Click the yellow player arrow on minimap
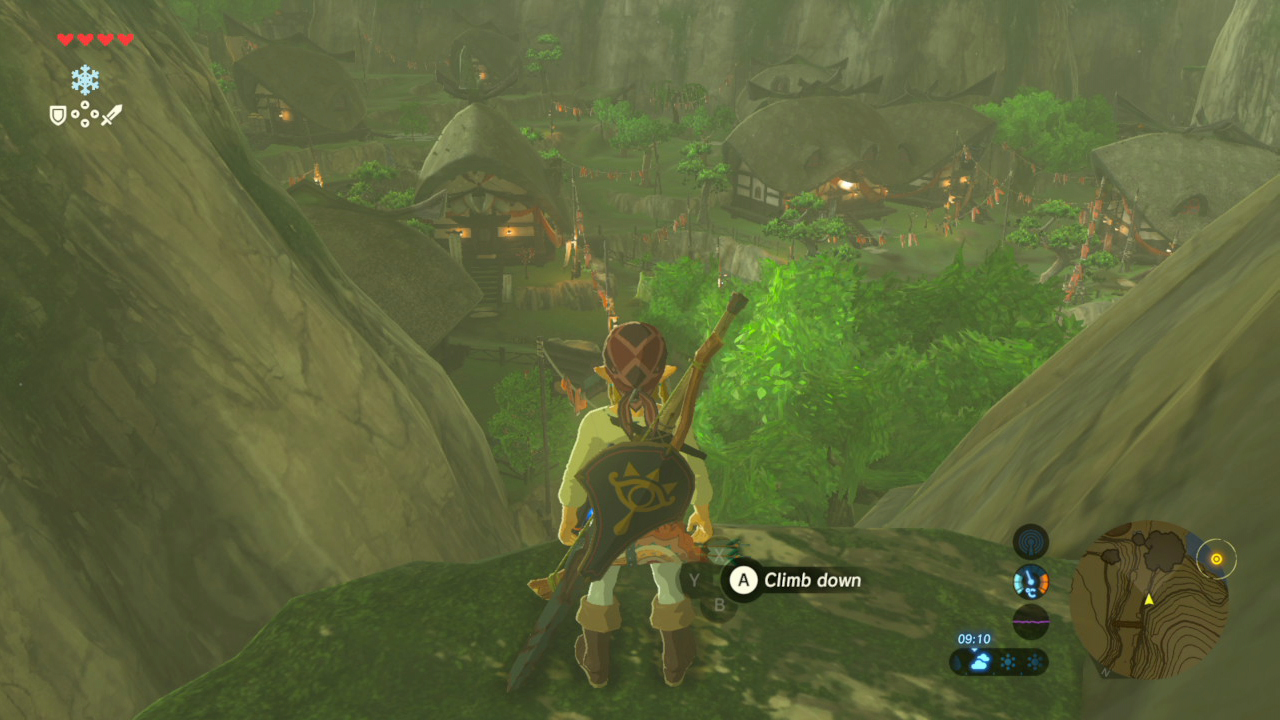The height and width of the screenshot is (720, 1280). (1149, 599)
